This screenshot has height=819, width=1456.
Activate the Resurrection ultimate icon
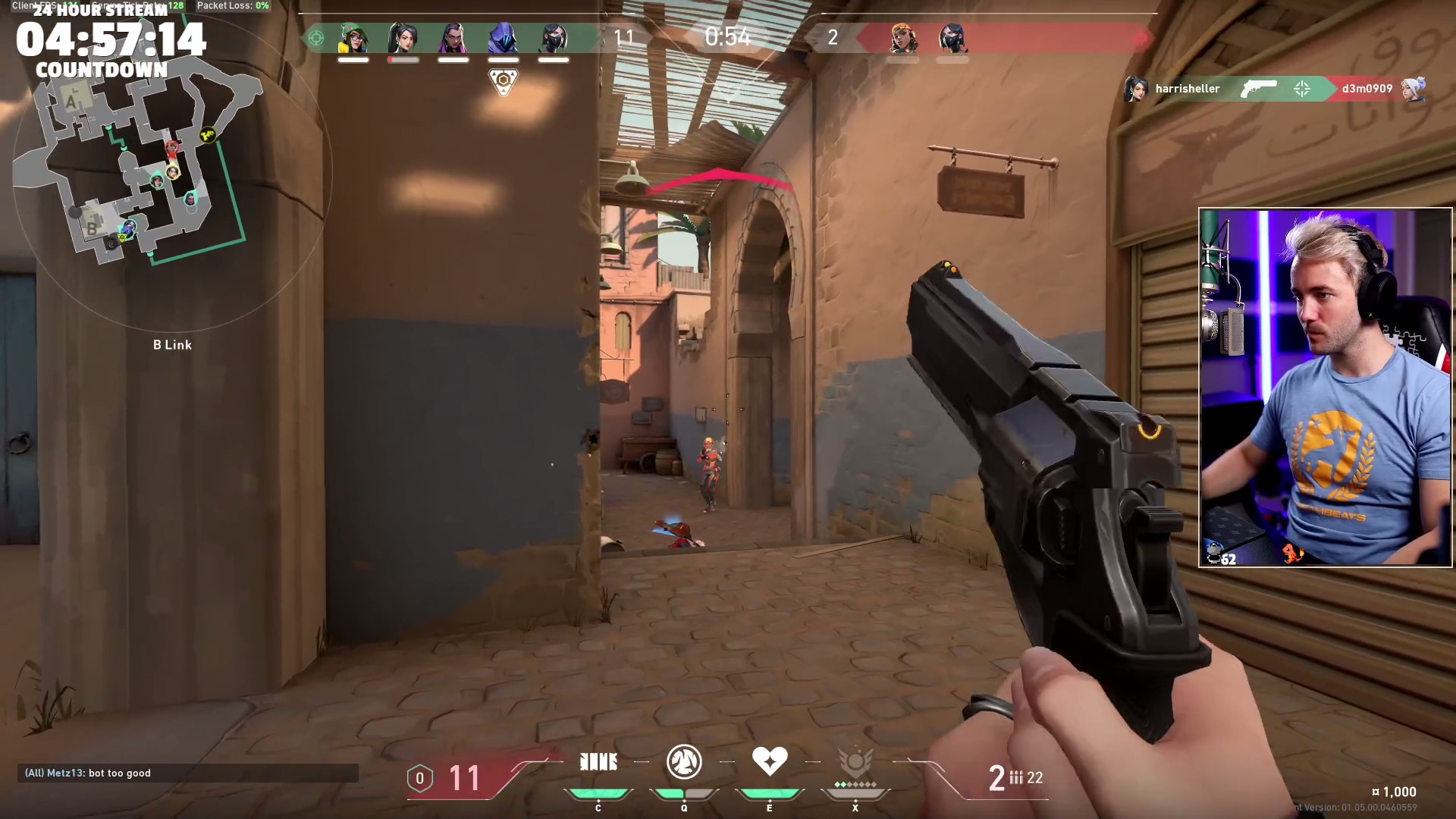tap(855, 762)
